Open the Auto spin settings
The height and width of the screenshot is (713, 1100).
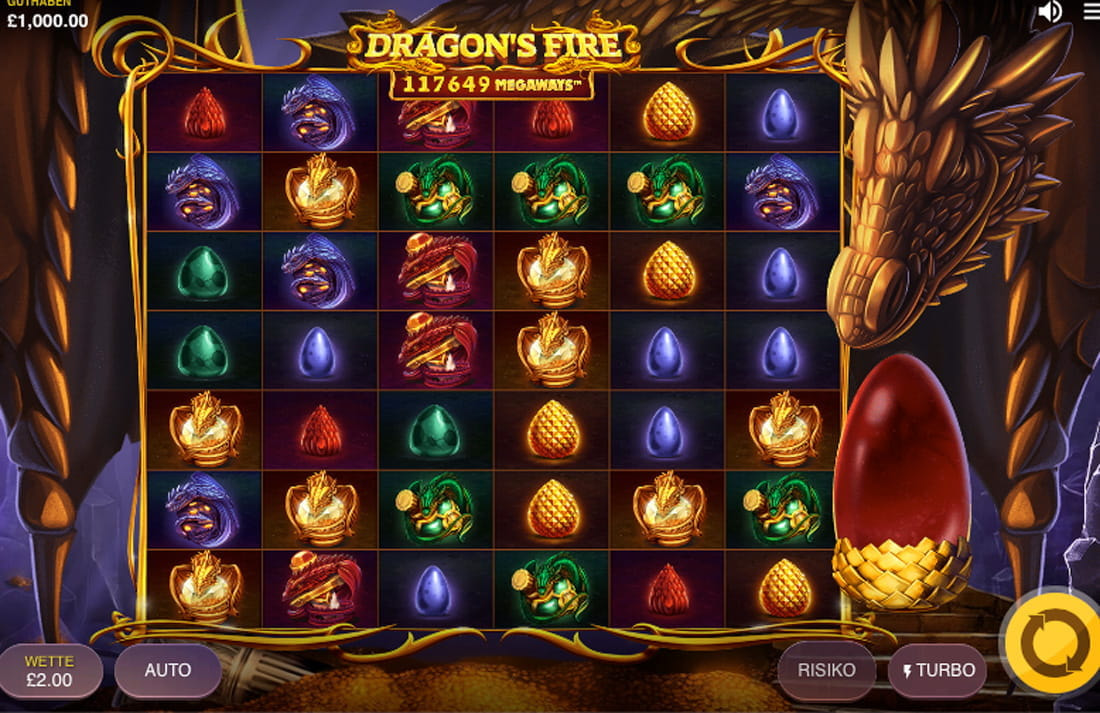[168, 670]
